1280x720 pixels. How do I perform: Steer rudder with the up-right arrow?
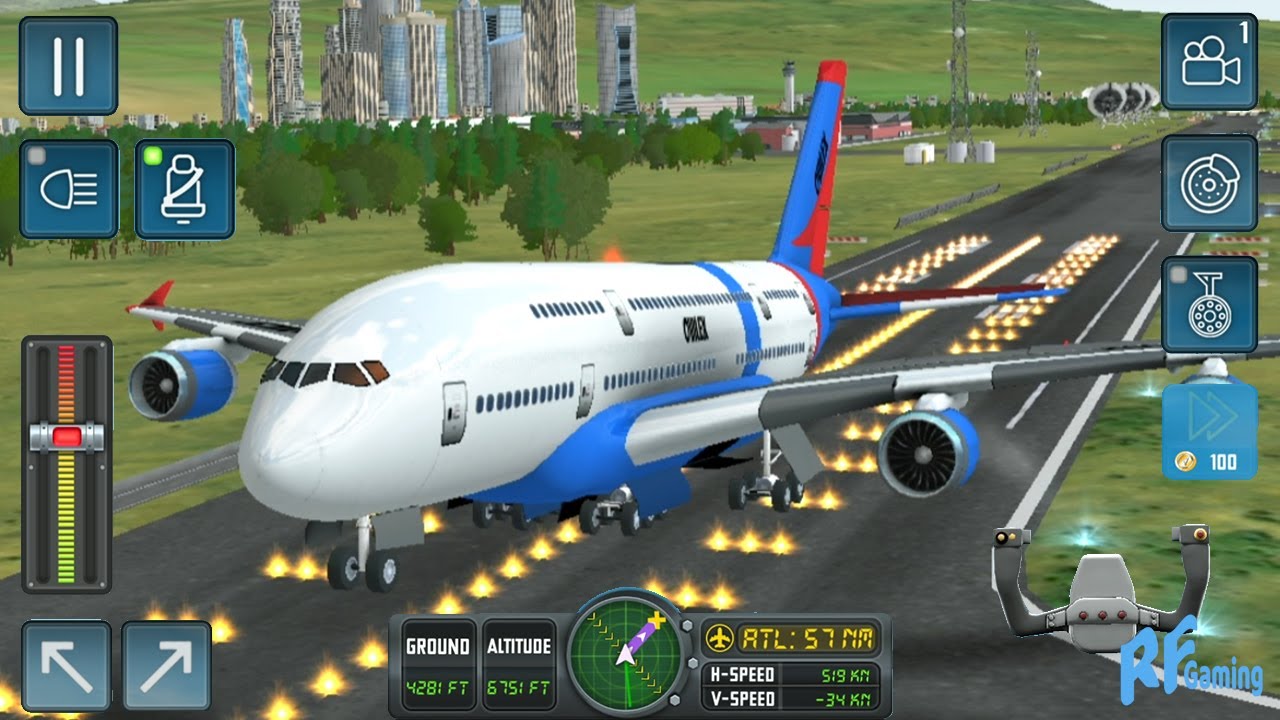point(166,666)
